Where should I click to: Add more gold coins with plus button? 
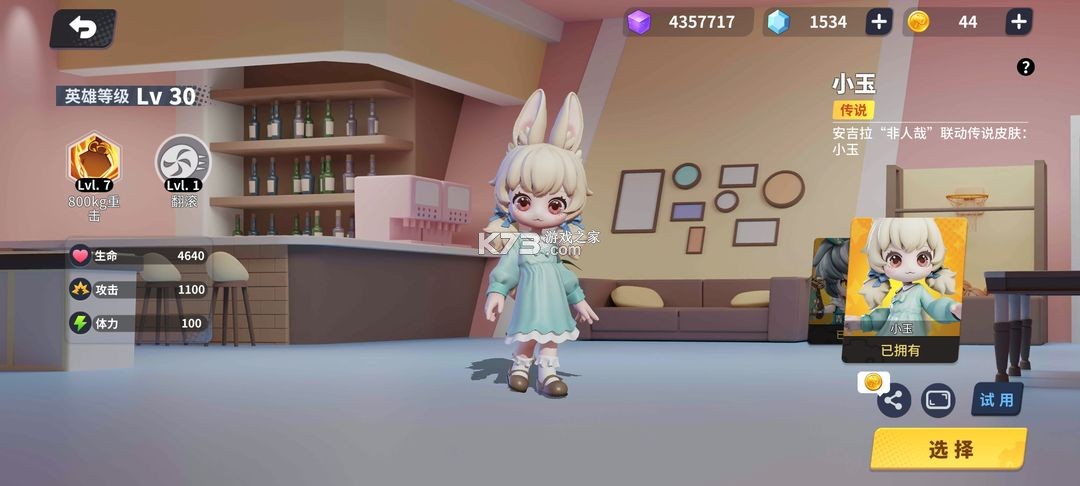[x=1018, y=22]
